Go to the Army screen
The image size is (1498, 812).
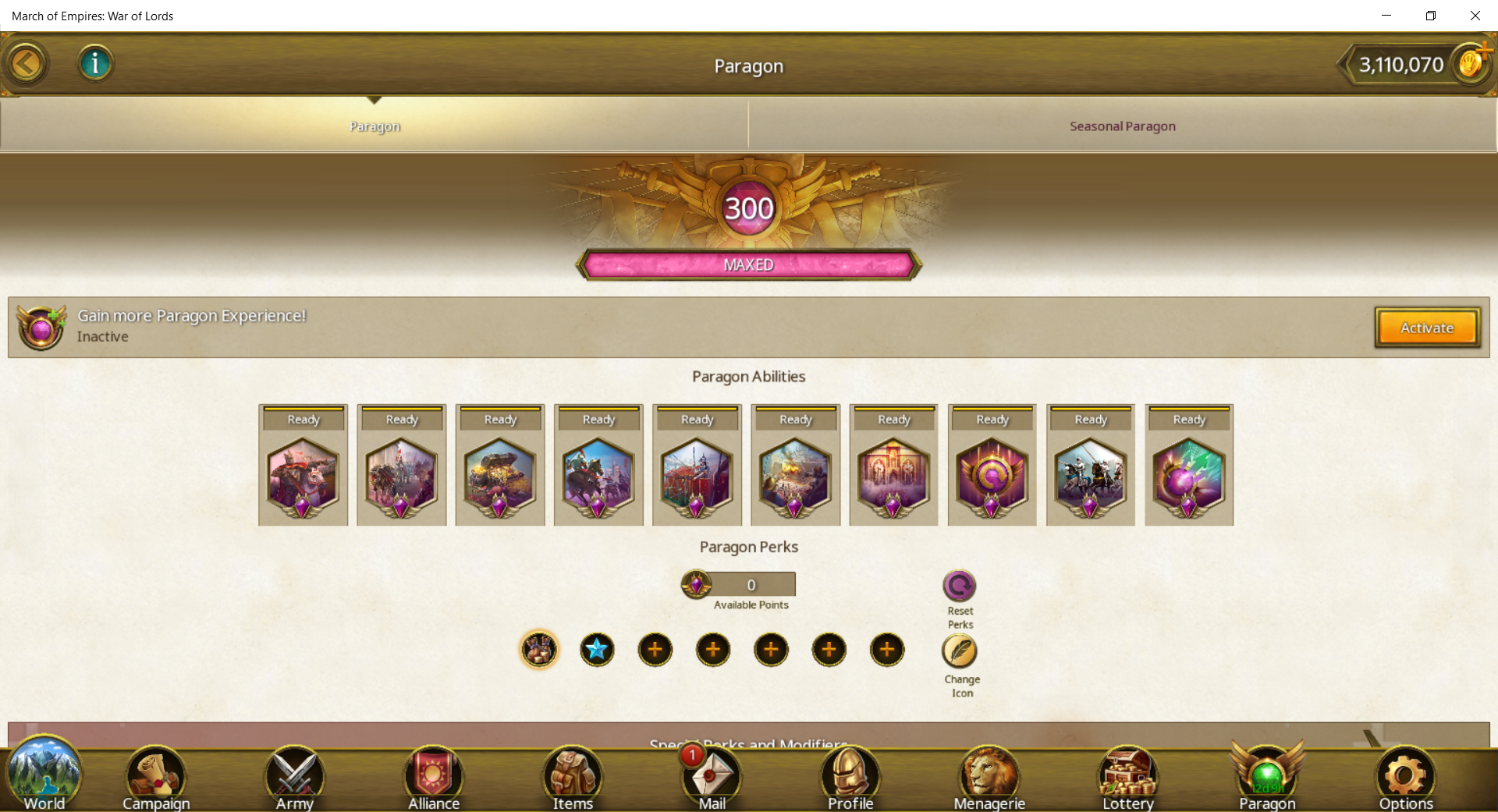pyautogui.click(x=294, y=778)
